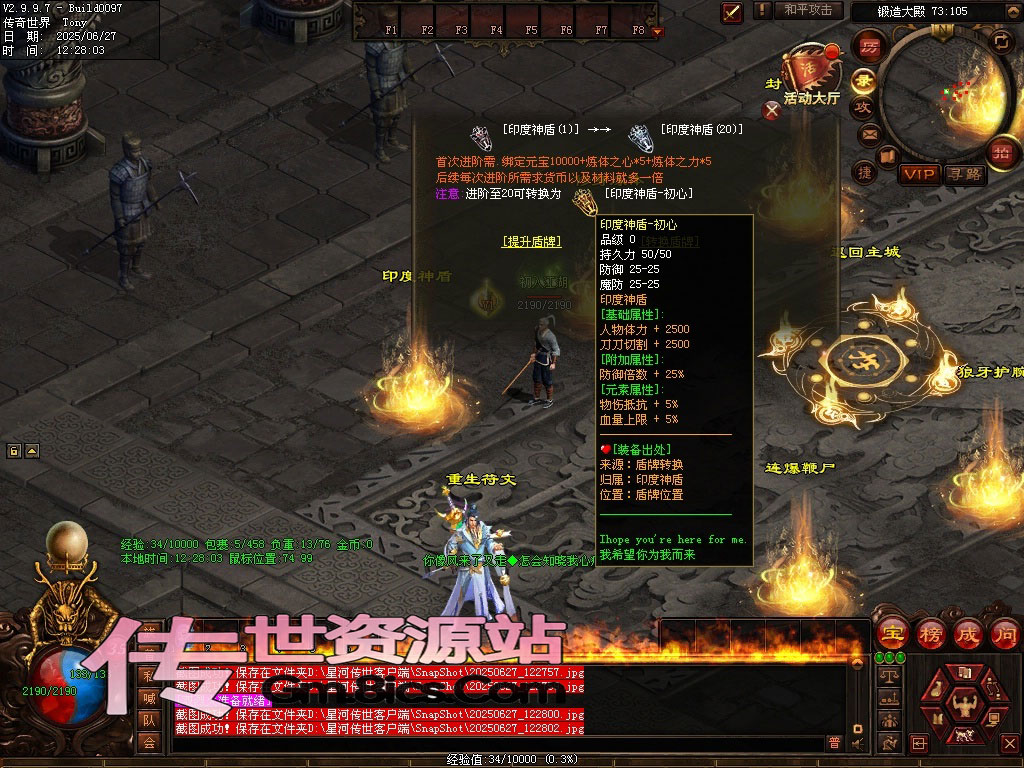The image size is (1024, 768).
Task: Open the character panel (muscular figure icon)
Action: pyautogui.click(x=964, y=703)
